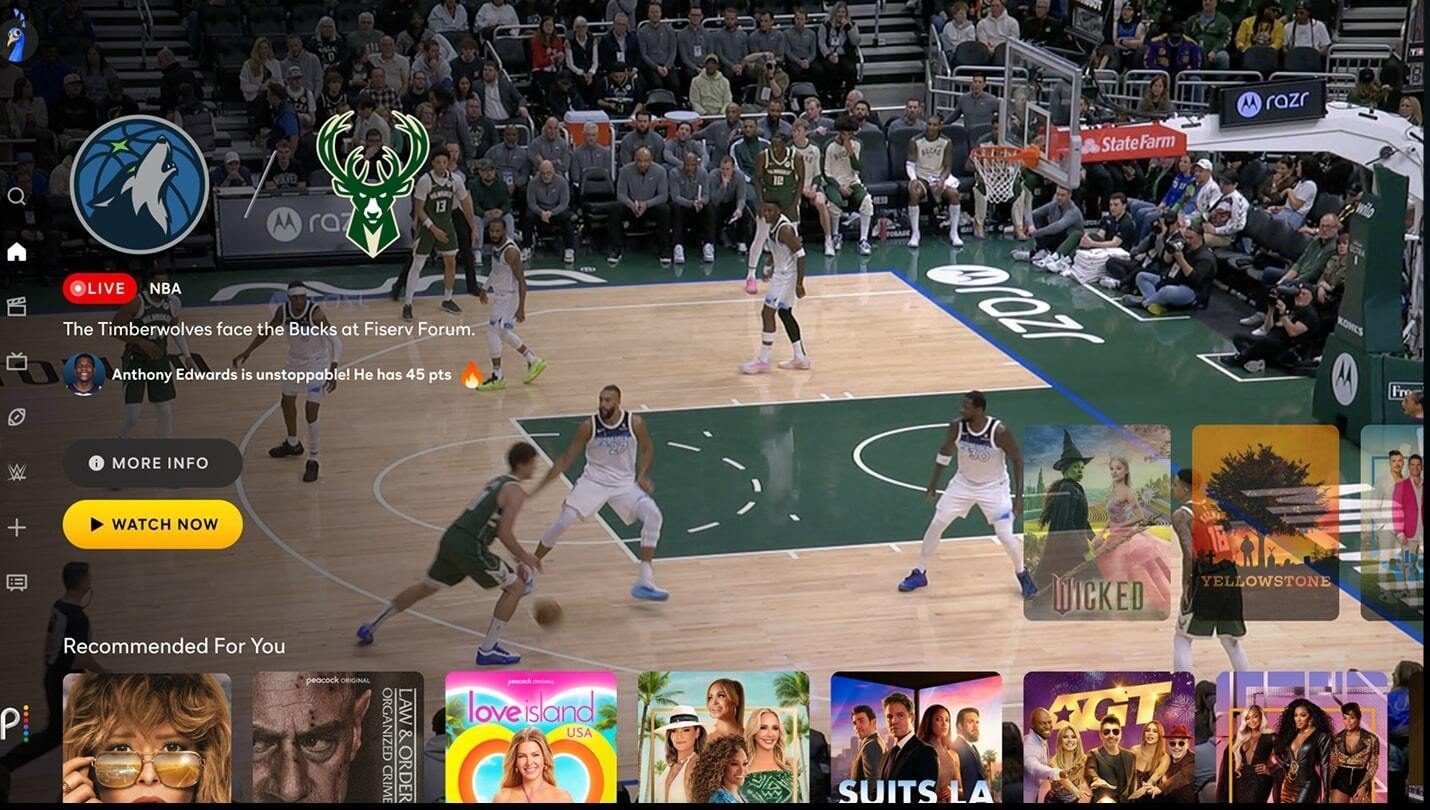The width and height of the screenshot is (1430, 810).
Task: Click the red LIVE badge
Action: tap(97, 288)
